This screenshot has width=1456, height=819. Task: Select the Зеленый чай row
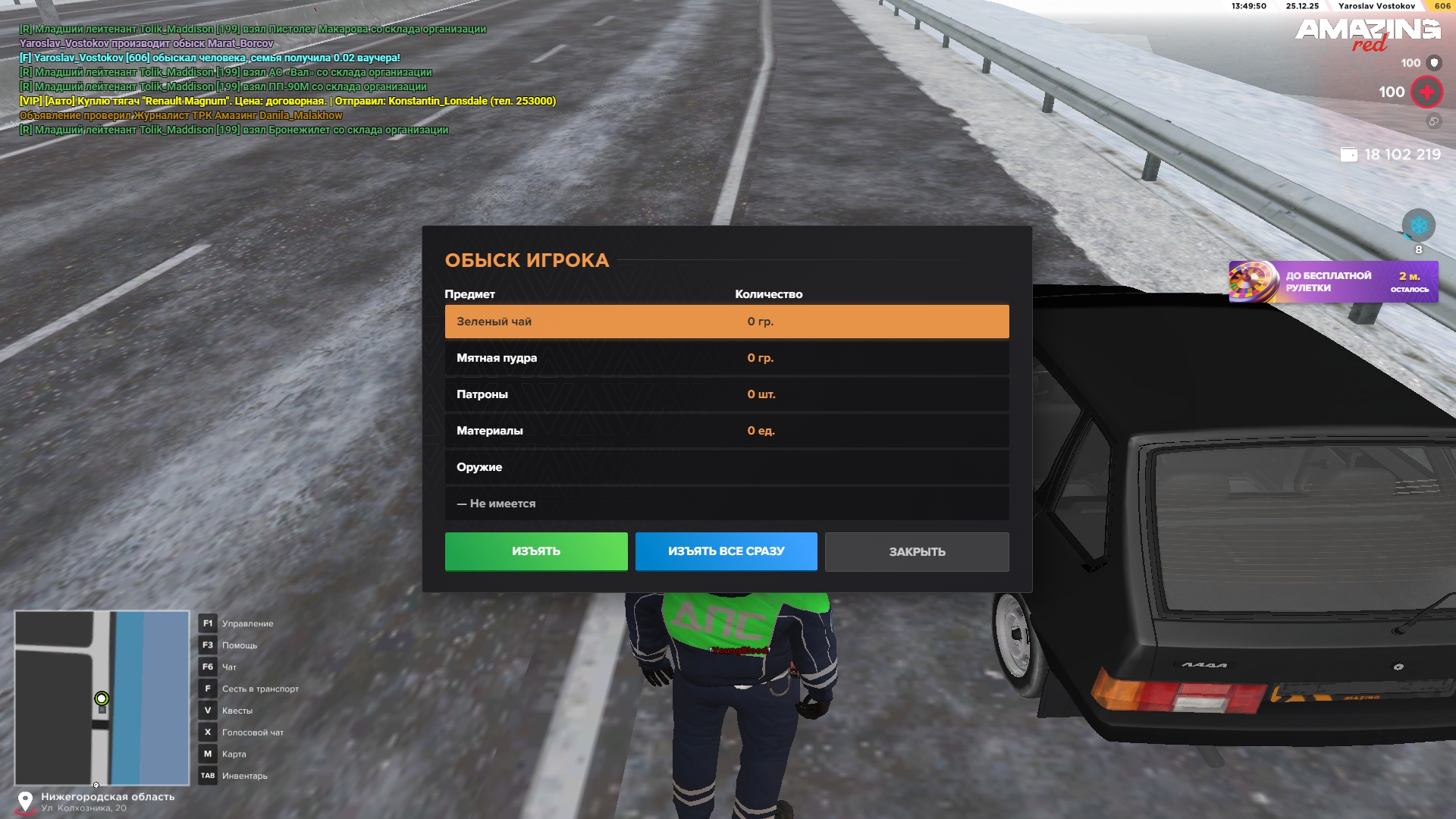pos(726,322)
